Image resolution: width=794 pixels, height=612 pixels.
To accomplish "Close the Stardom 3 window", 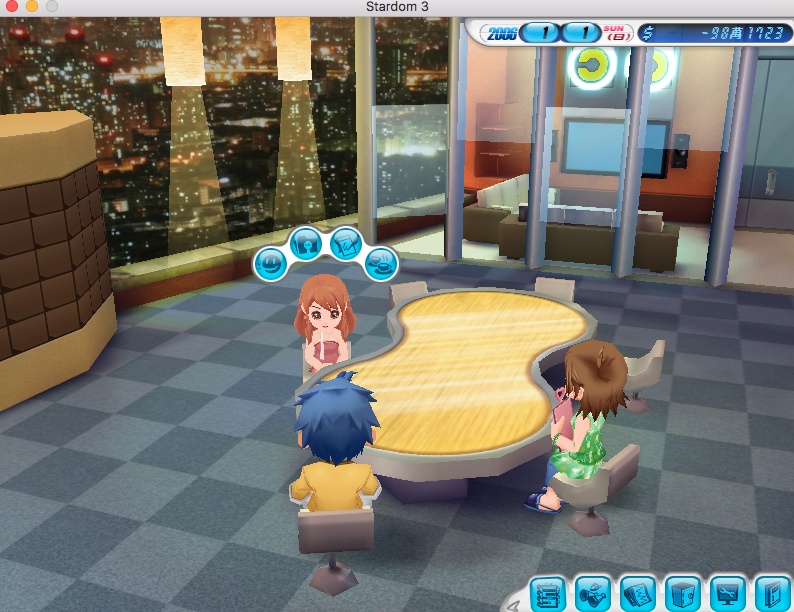I will [x=12, y=7].
